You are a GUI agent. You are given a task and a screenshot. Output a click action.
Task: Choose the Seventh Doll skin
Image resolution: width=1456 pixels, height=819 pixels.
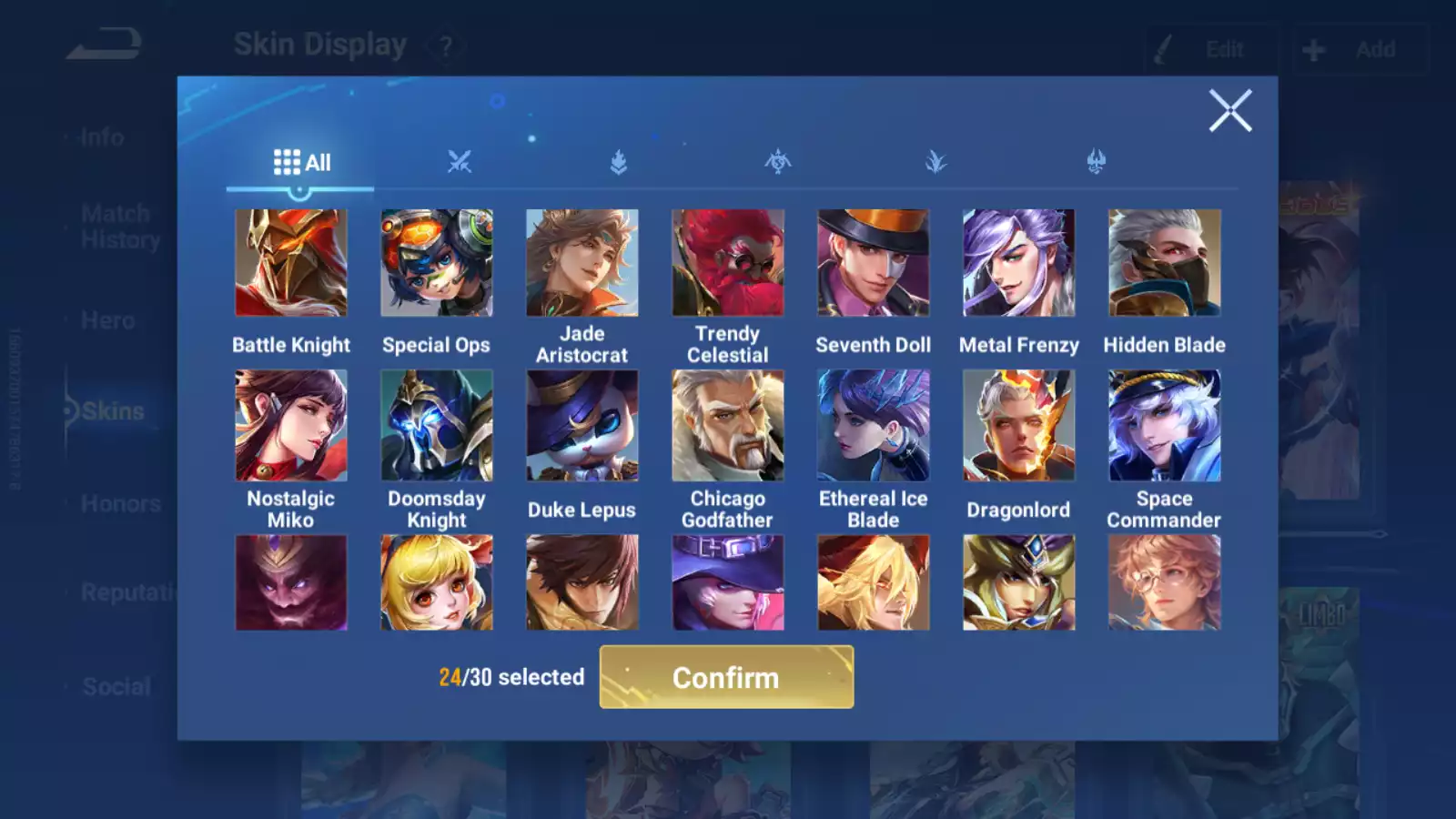pyautogui.click(x=874, y=263)
